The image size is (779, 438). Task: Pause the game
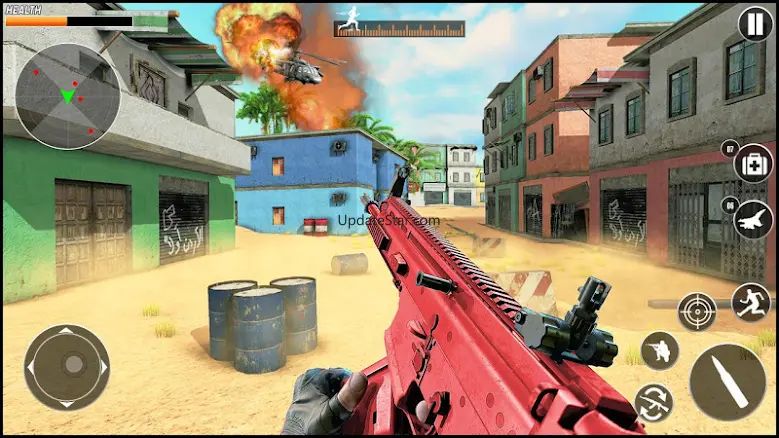[755, 24]
